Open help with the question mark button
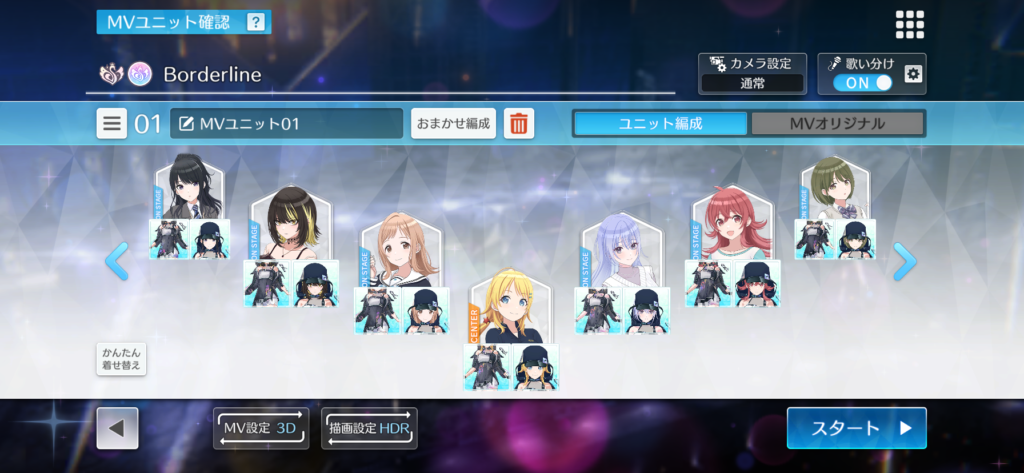Image resolution: width=1024 pixels, height=473 pixels. [x=256, y=21]
